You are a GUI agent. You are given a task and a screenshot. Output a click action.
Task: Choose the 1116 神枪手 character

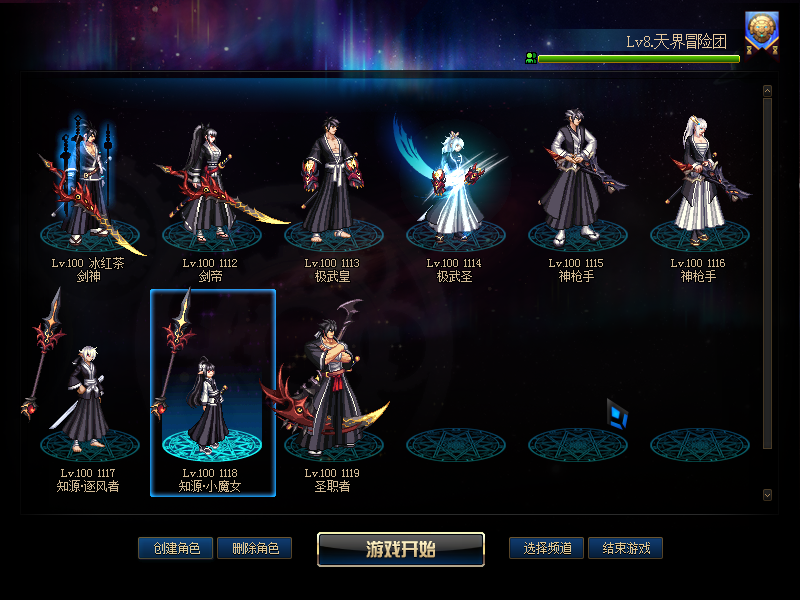(699, 190)
